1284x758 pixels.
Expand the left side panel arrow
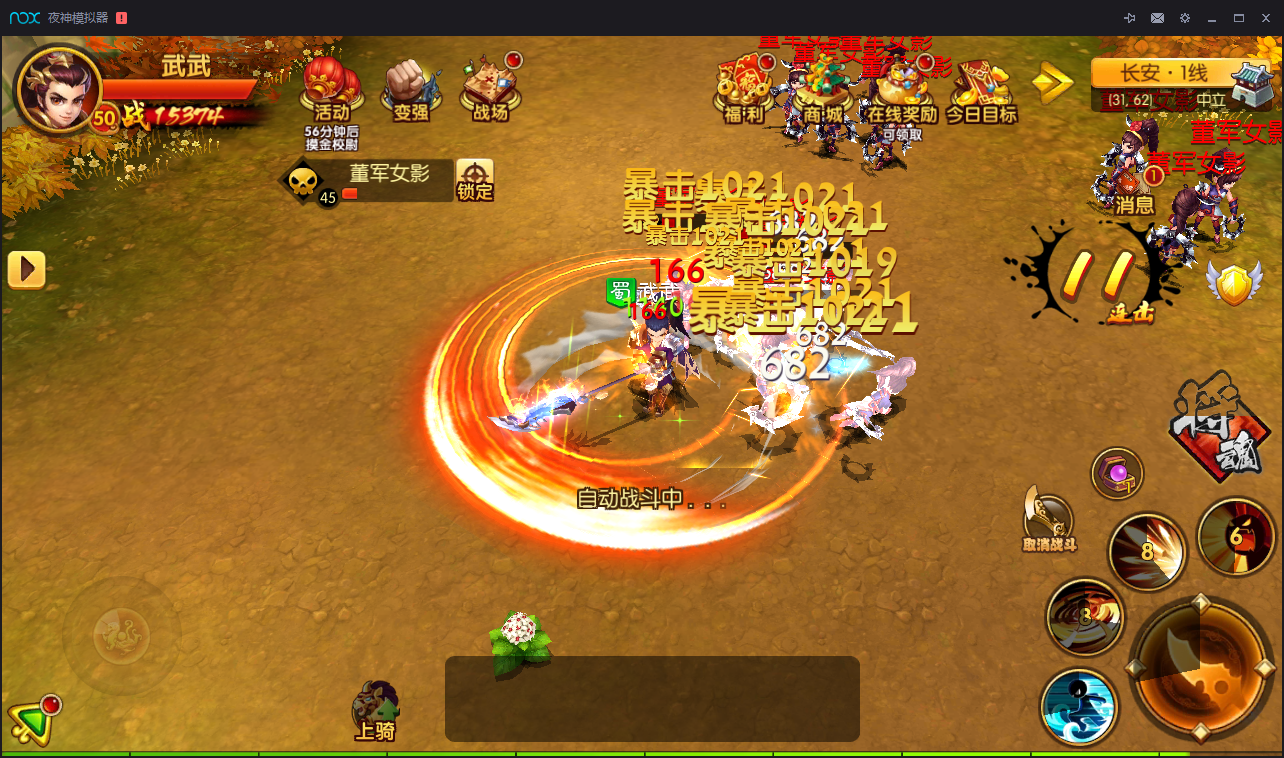tap(26, 270)
